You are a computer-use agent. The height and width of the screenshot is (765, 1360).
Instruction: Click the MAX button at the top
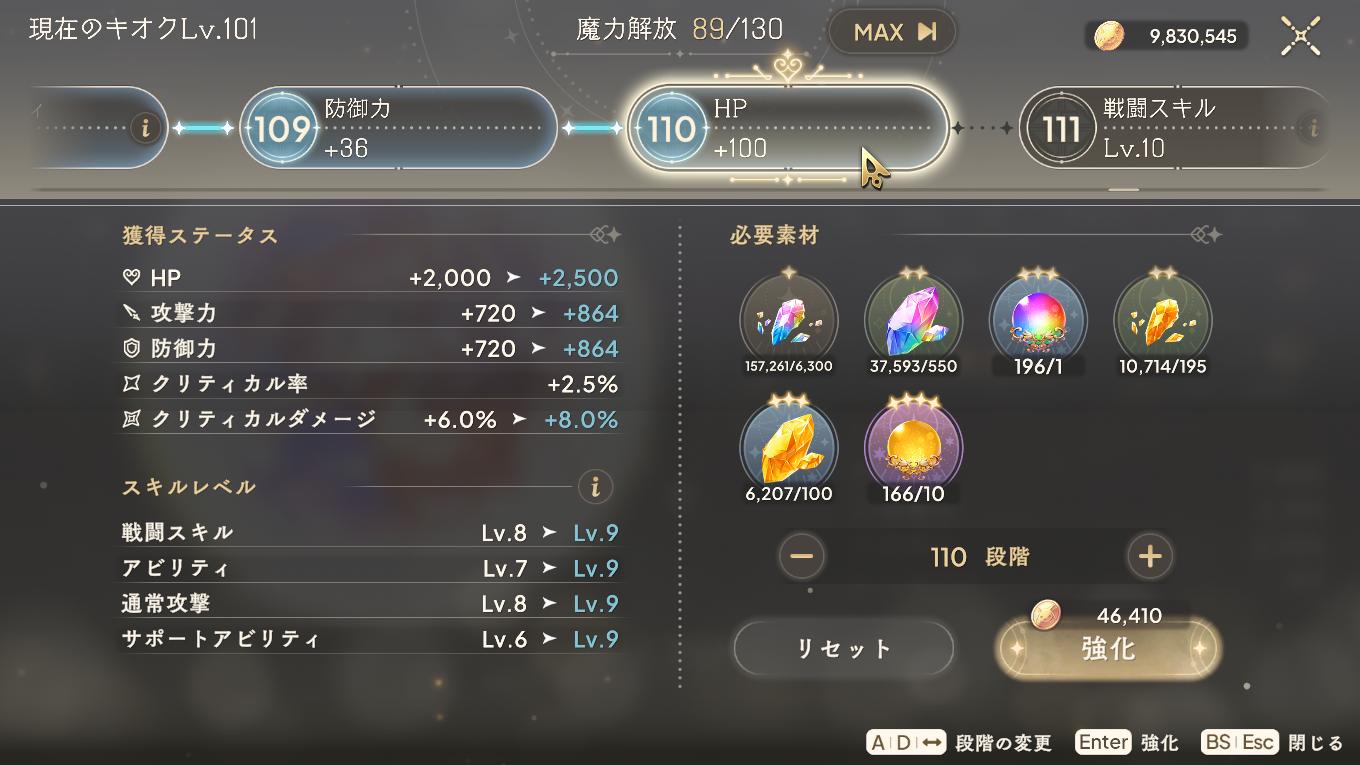[x=891, y=31]
